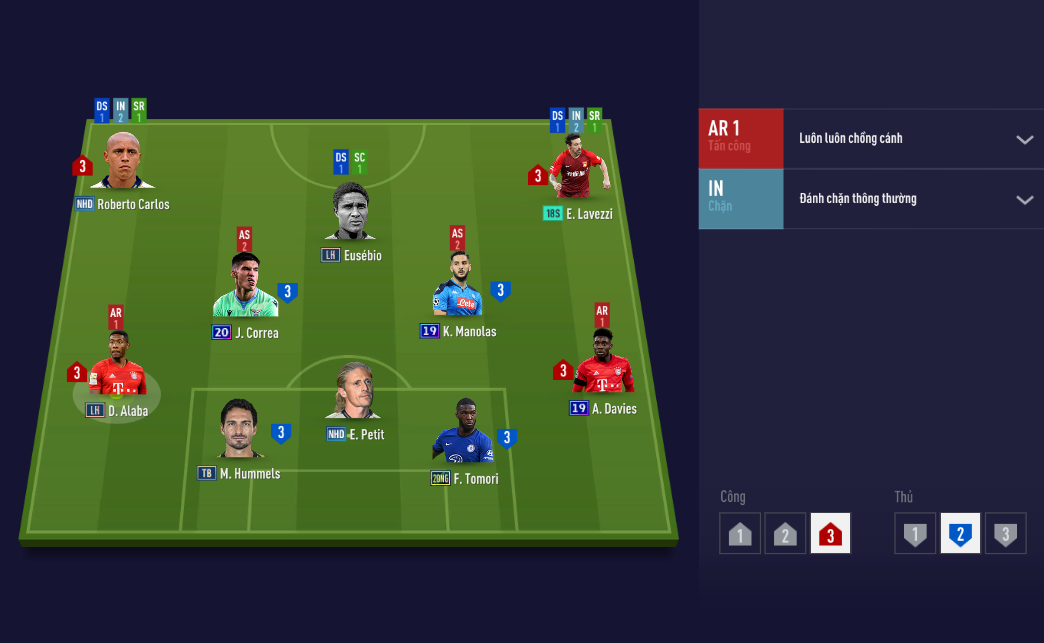The width and height of the screenshot is (1044, 643).
Task: Select A. Davies player card
Action: [603, 365]
